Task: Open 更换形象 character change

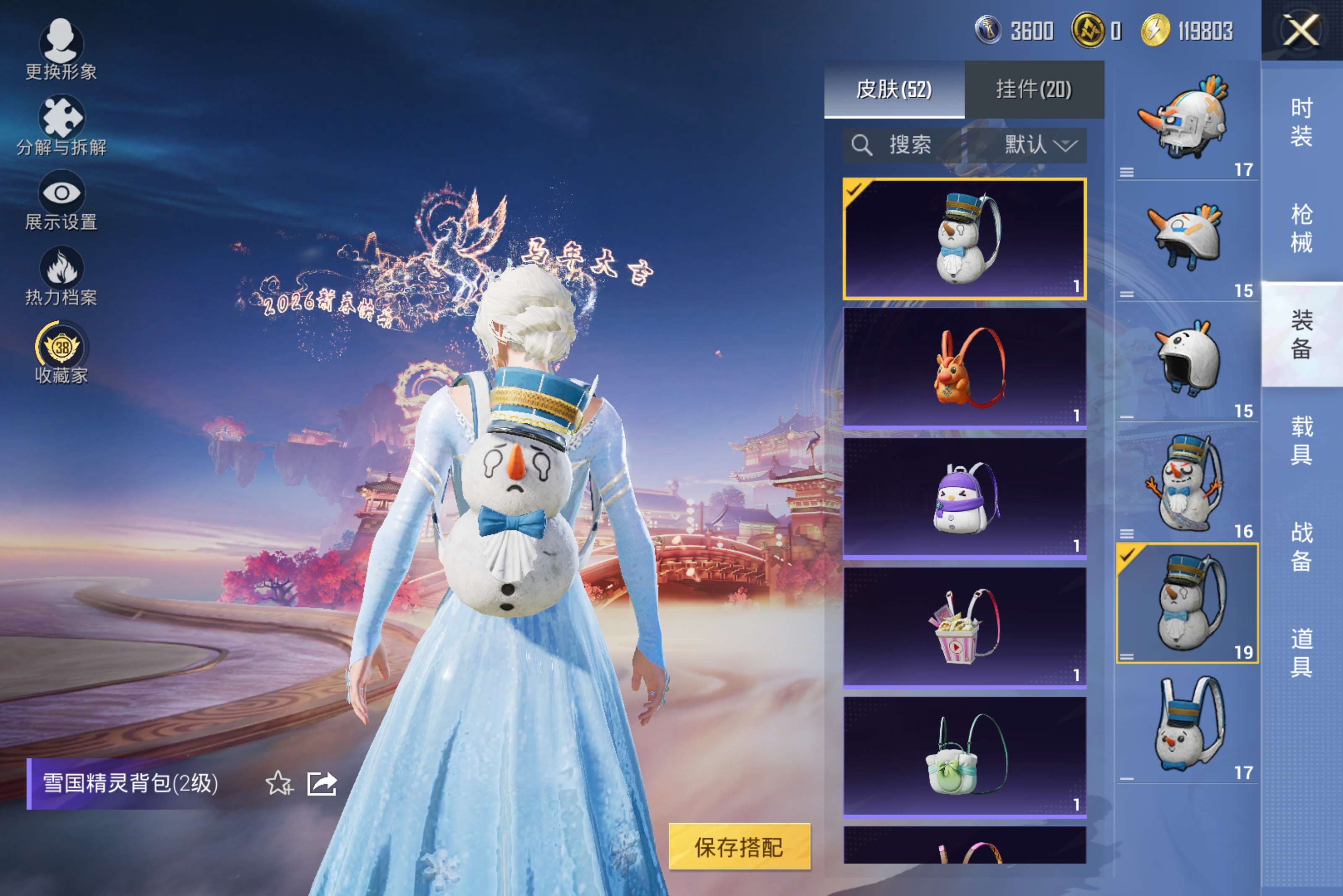Action: coord(61,49)
